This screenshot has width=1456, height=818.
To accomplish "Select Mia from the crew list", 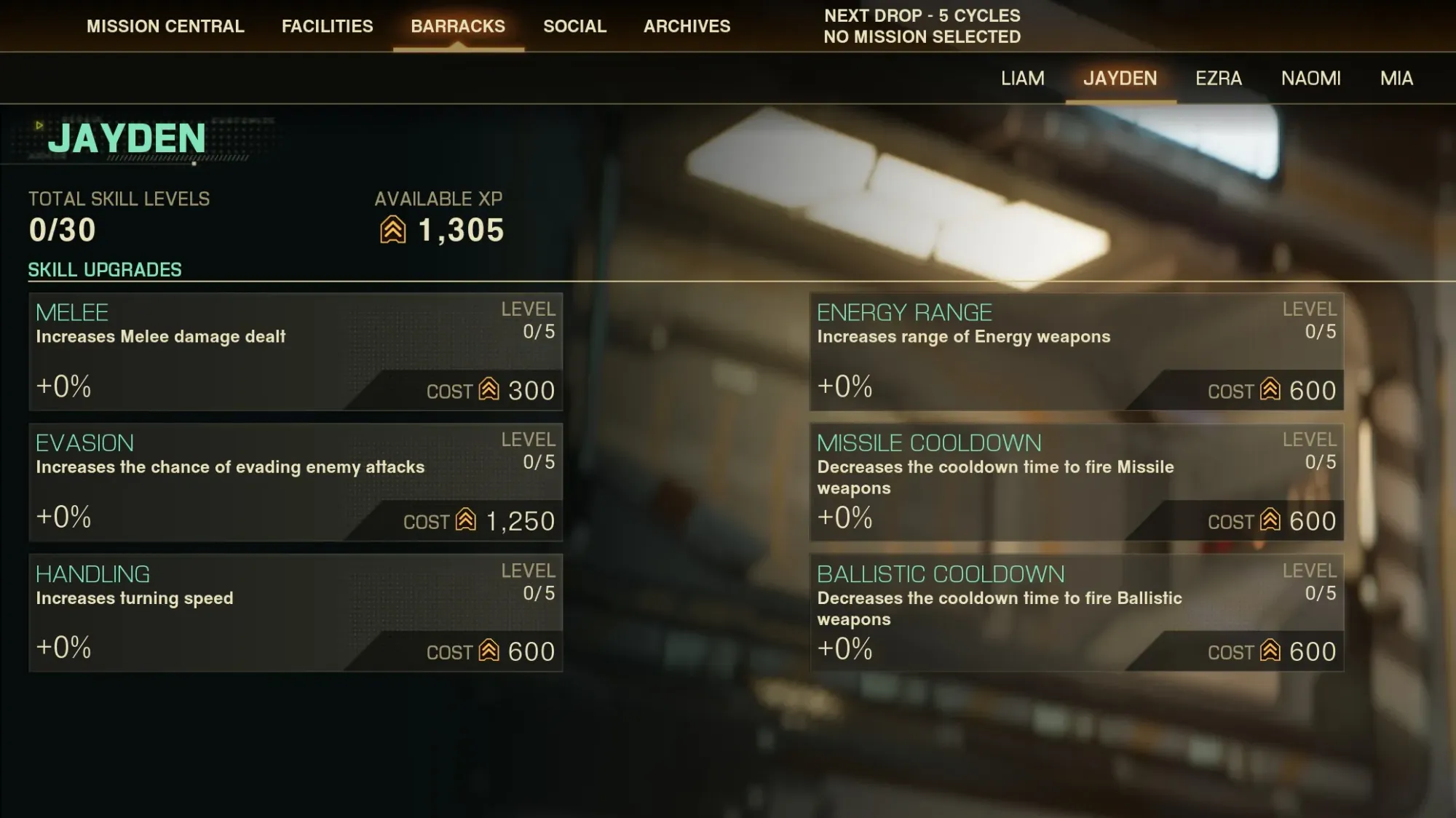I will (x=1396, y=79).
